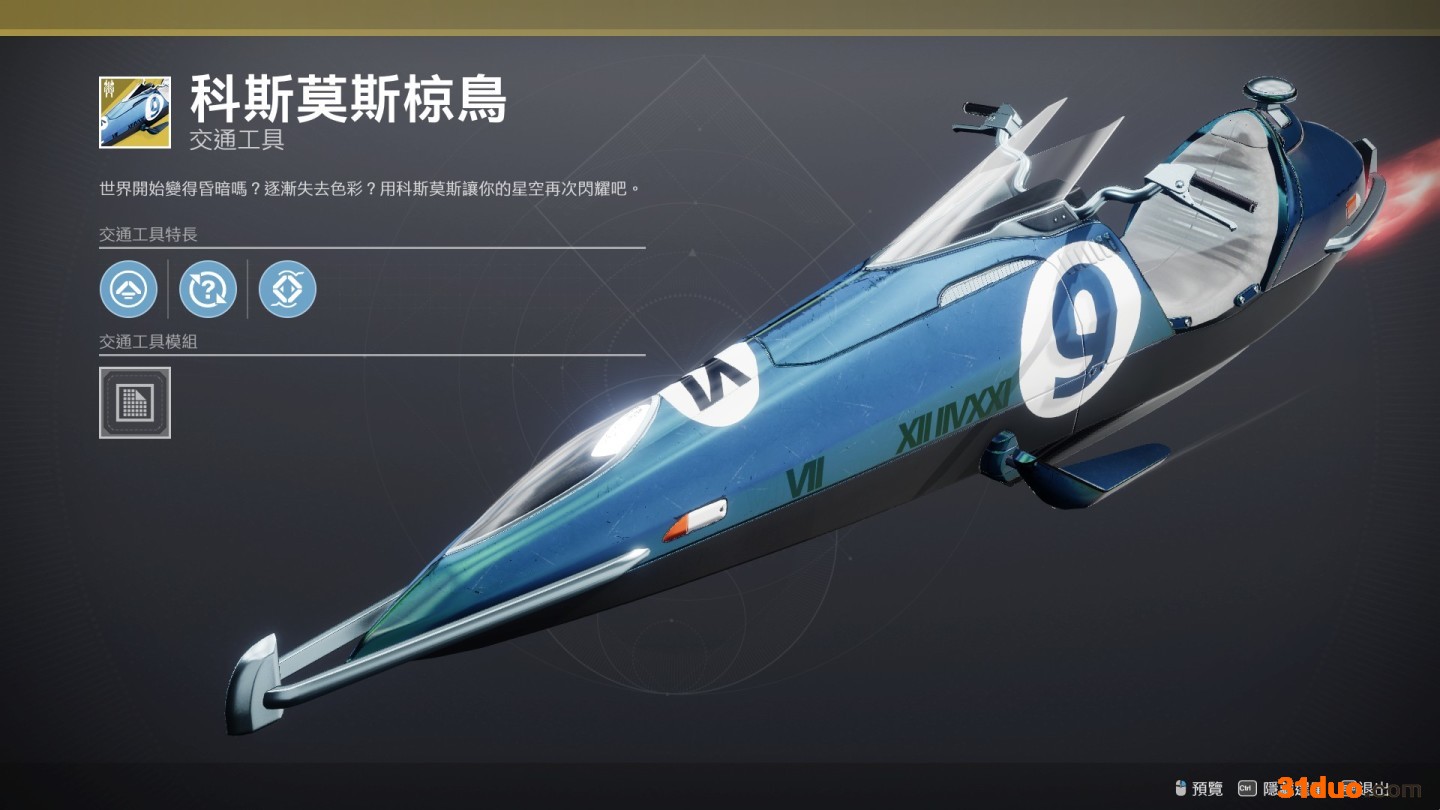The height and width of the screenshot is (810, 1440).
Task: Open the vehicle mod slot
Action: (135, 402)
